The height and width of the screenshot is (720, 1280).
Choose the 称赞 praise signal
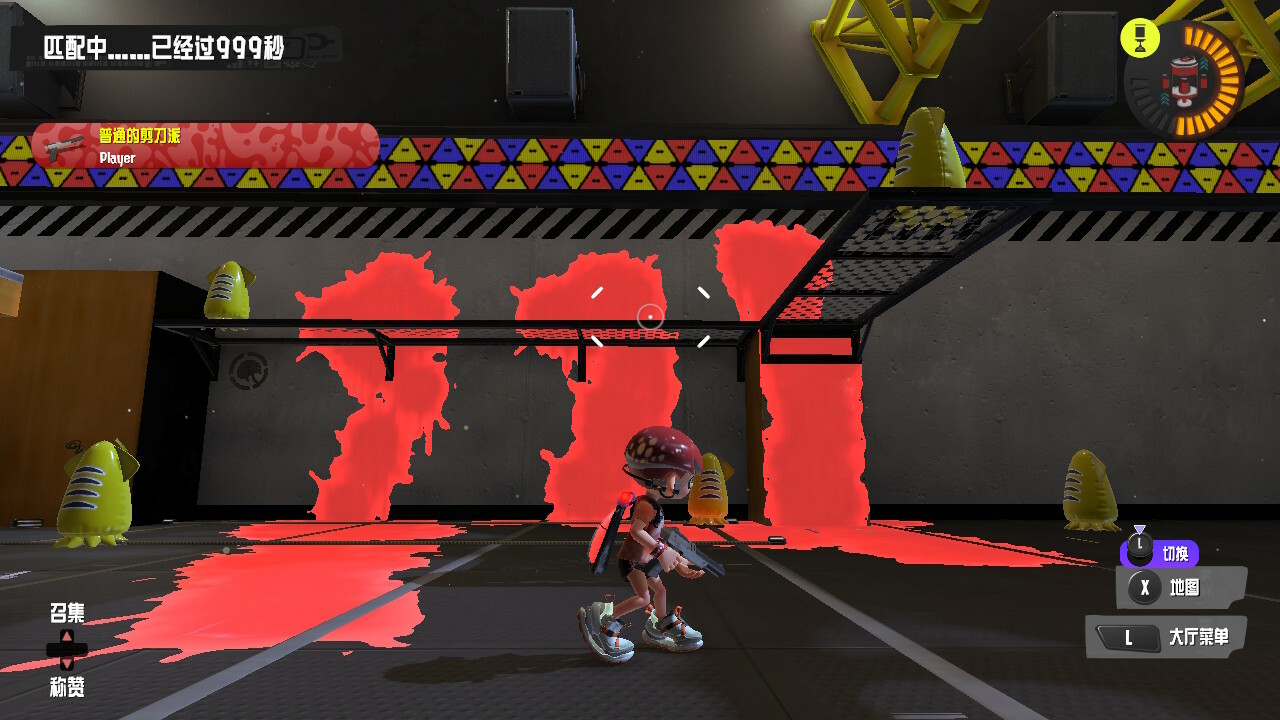(x=67, y=686)
